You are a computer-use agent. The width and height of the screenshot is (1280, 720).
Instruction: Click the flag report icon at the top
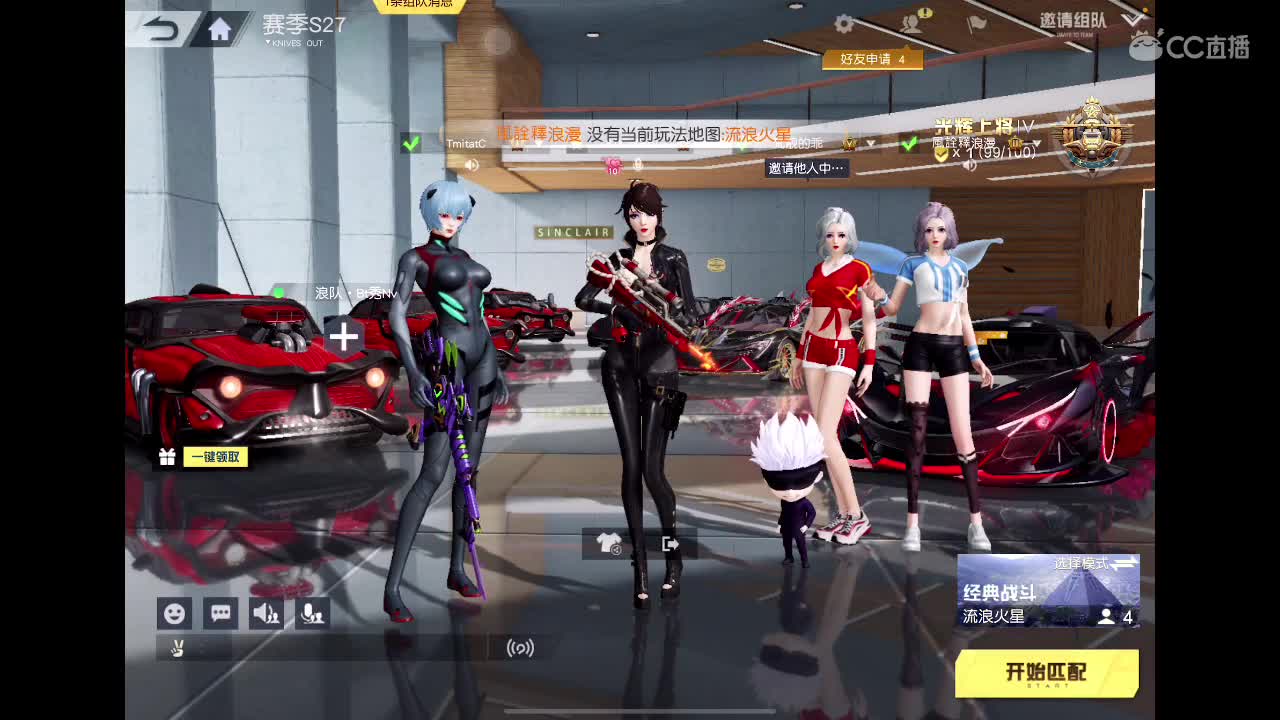coord(975,22)
